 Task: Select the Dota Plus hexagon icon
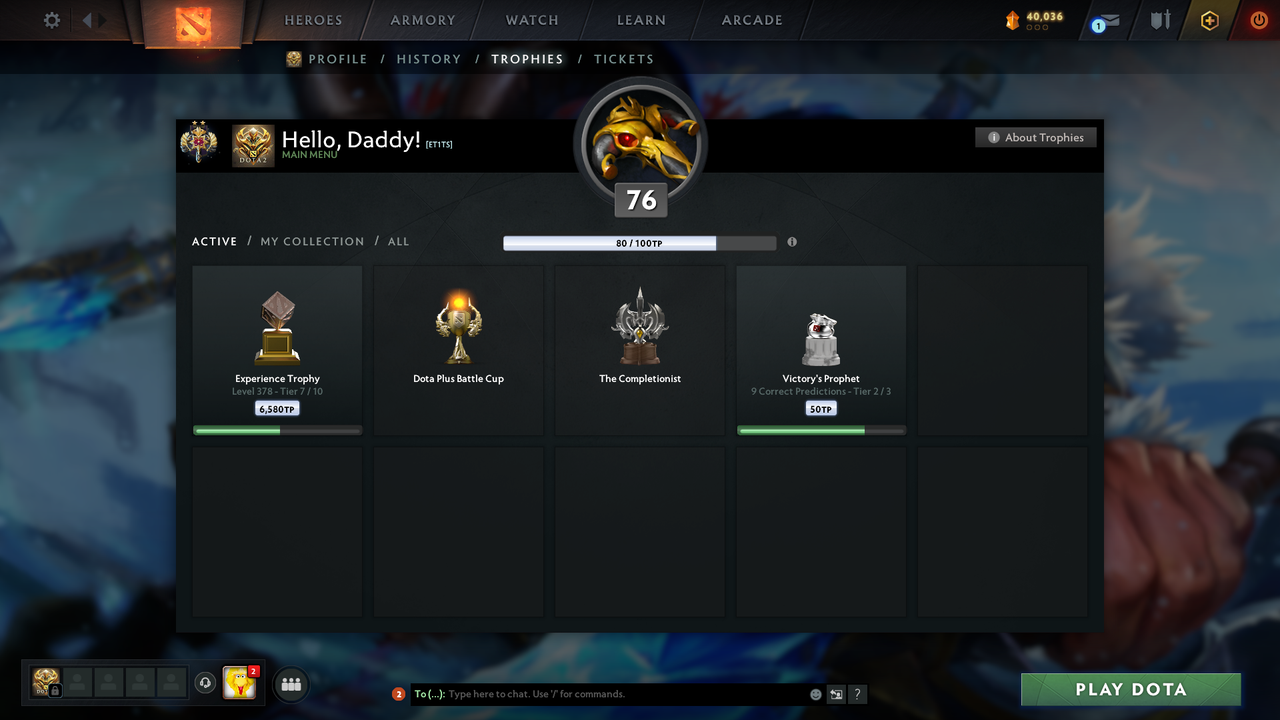1209,19
